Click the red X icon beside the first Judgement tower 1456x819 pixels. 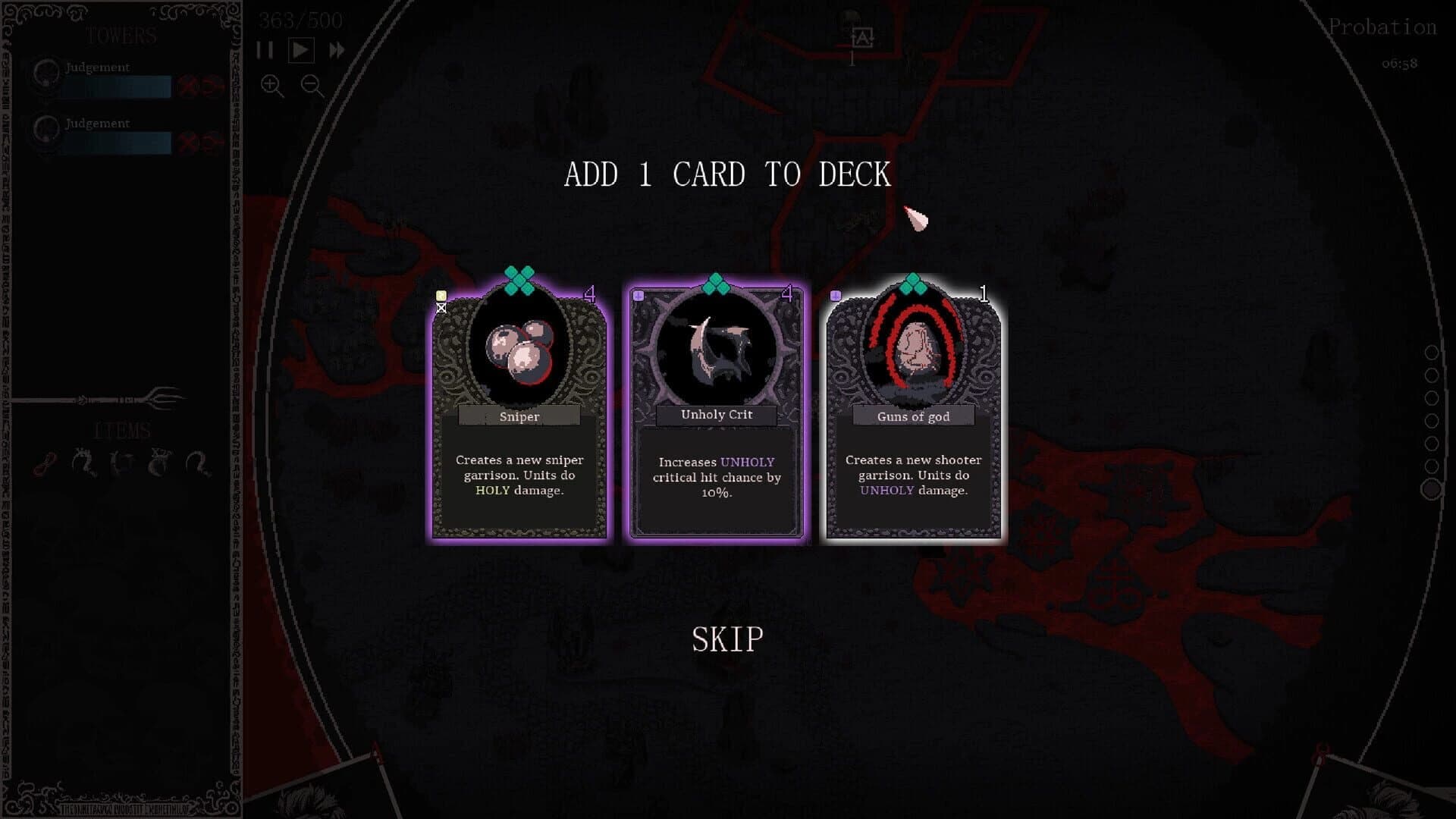point(187,85)
